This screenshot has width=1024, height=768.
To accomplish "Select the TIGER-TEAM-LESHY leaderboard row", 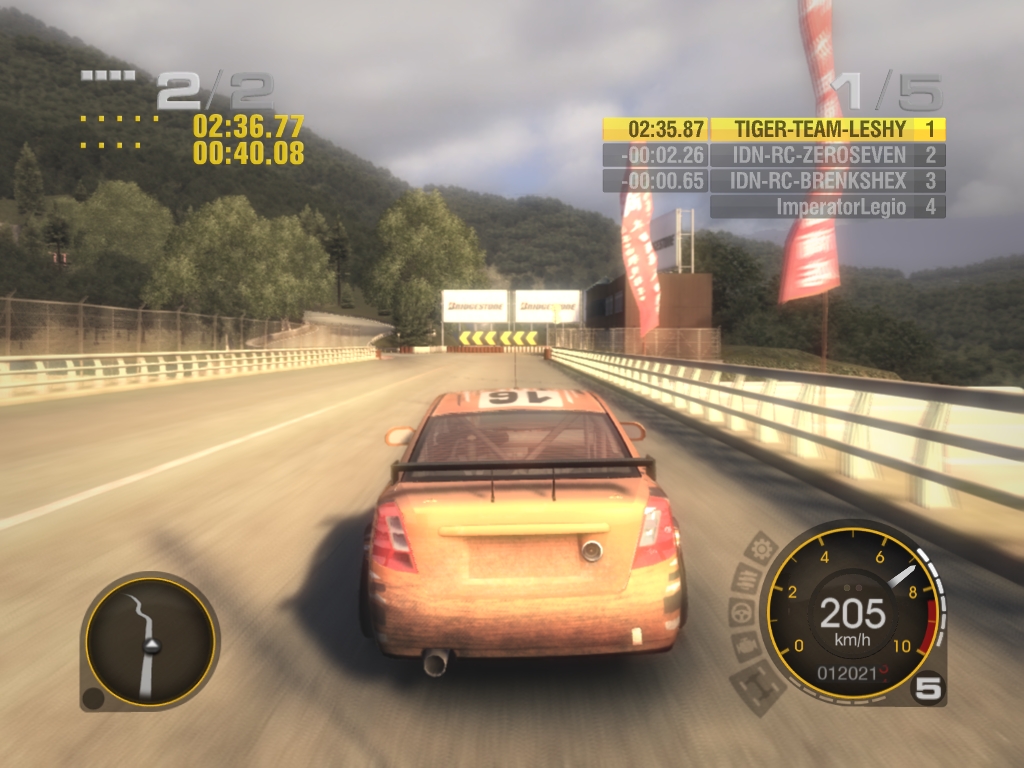I will click(x=773, y=129).
